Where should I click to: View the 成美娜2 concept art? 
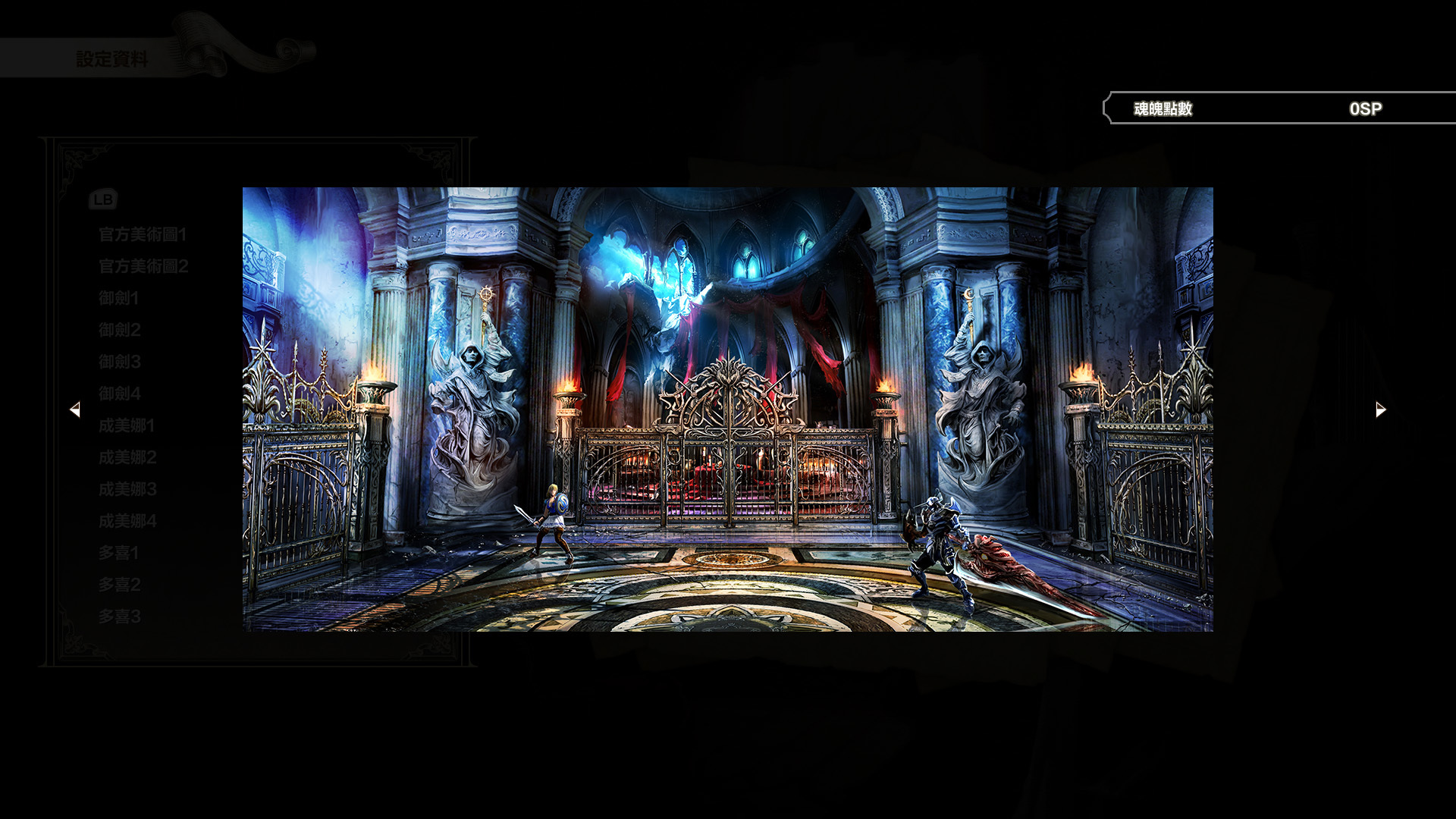[x=126, y=457]
